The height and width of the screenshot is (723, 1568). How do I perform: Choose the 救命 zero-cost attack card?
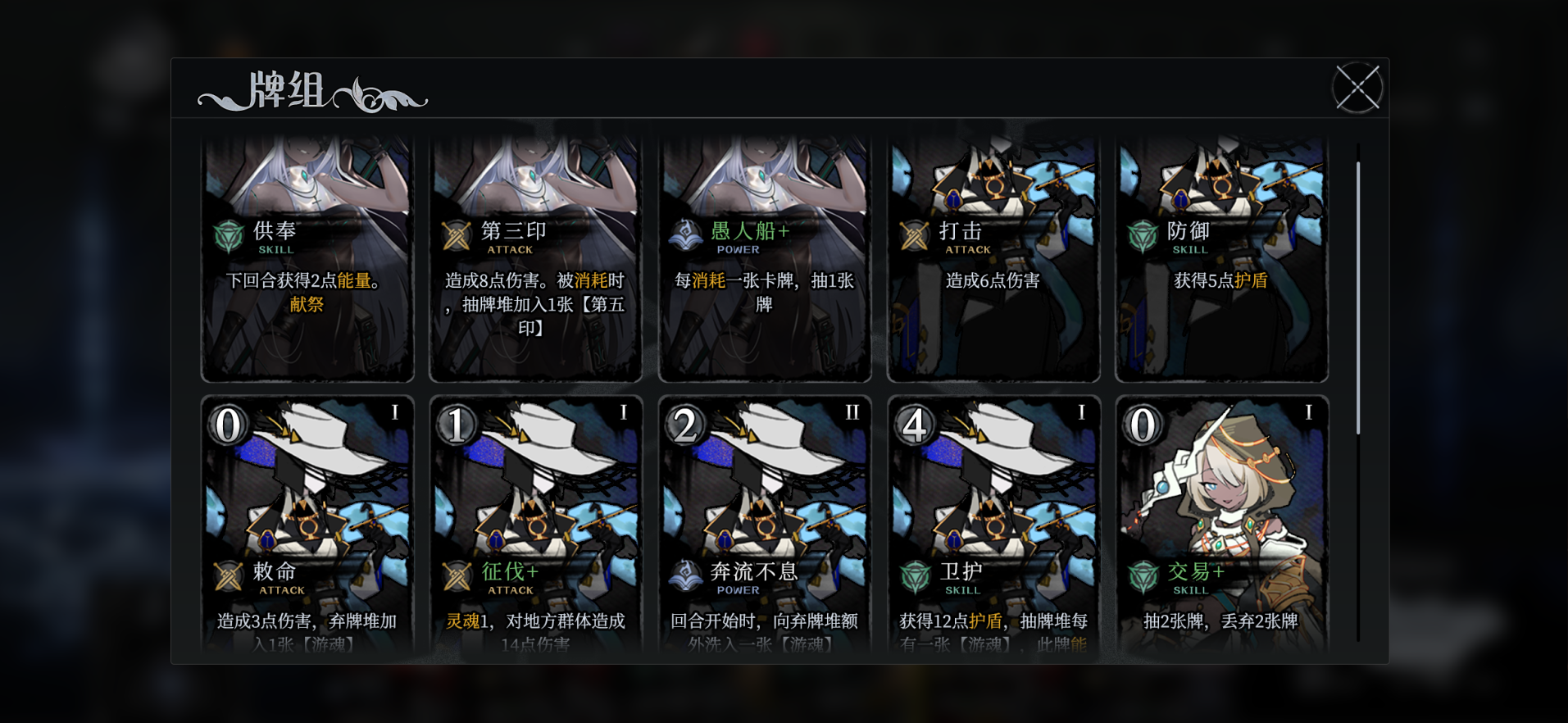(307, 525)
